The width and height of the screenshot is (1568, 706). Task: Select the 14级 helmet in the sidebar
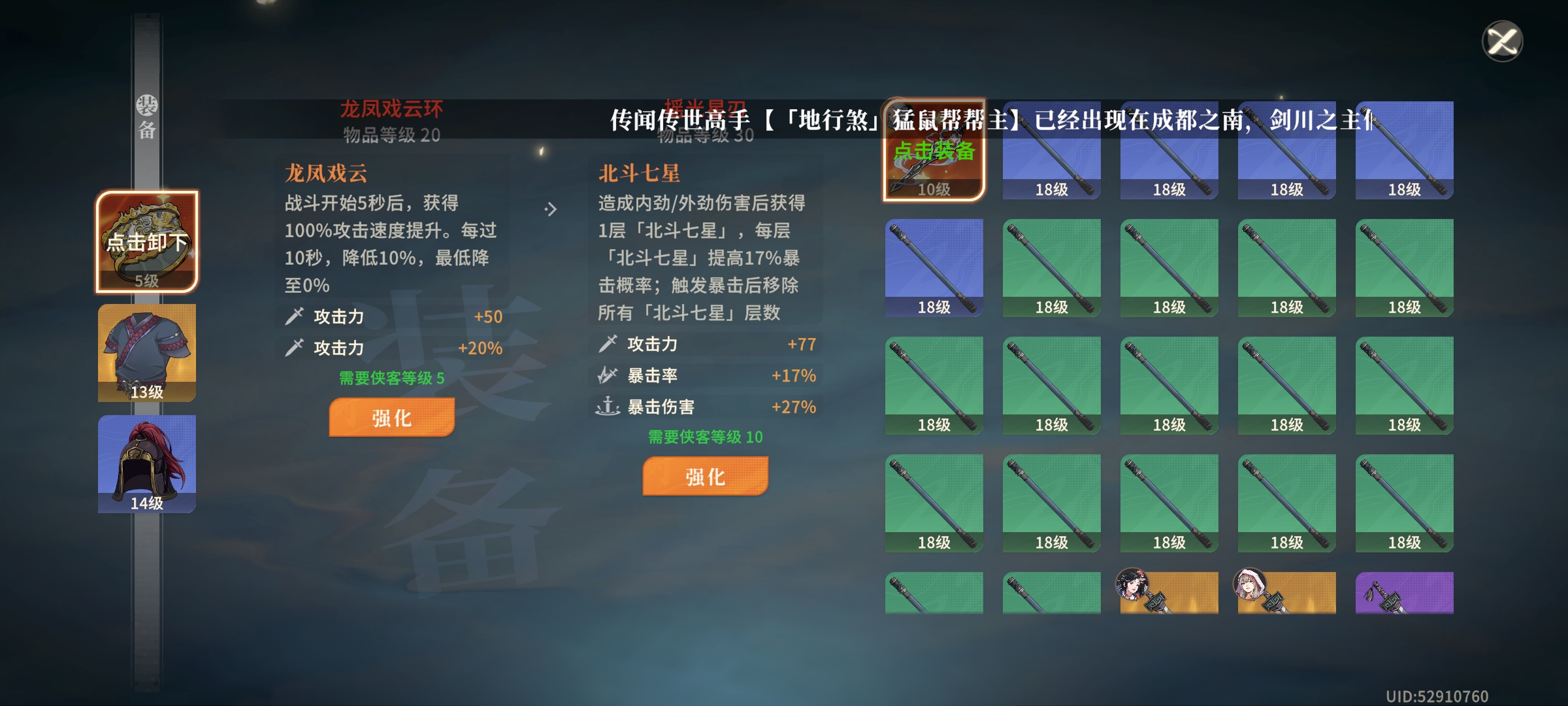tap(148, 464)
